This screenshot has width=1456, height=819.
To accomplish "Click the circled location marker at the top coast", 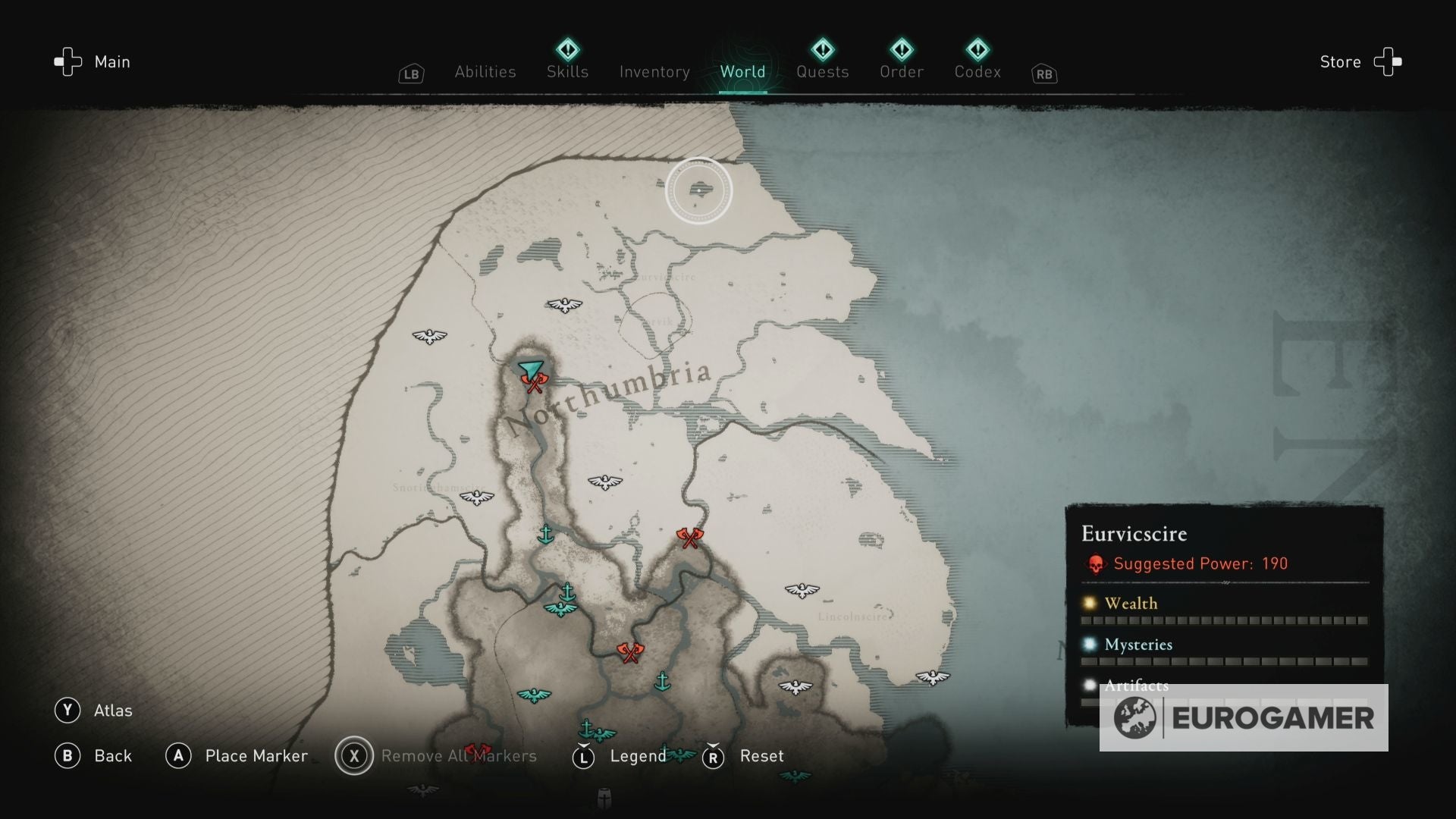I will point(698,190).
